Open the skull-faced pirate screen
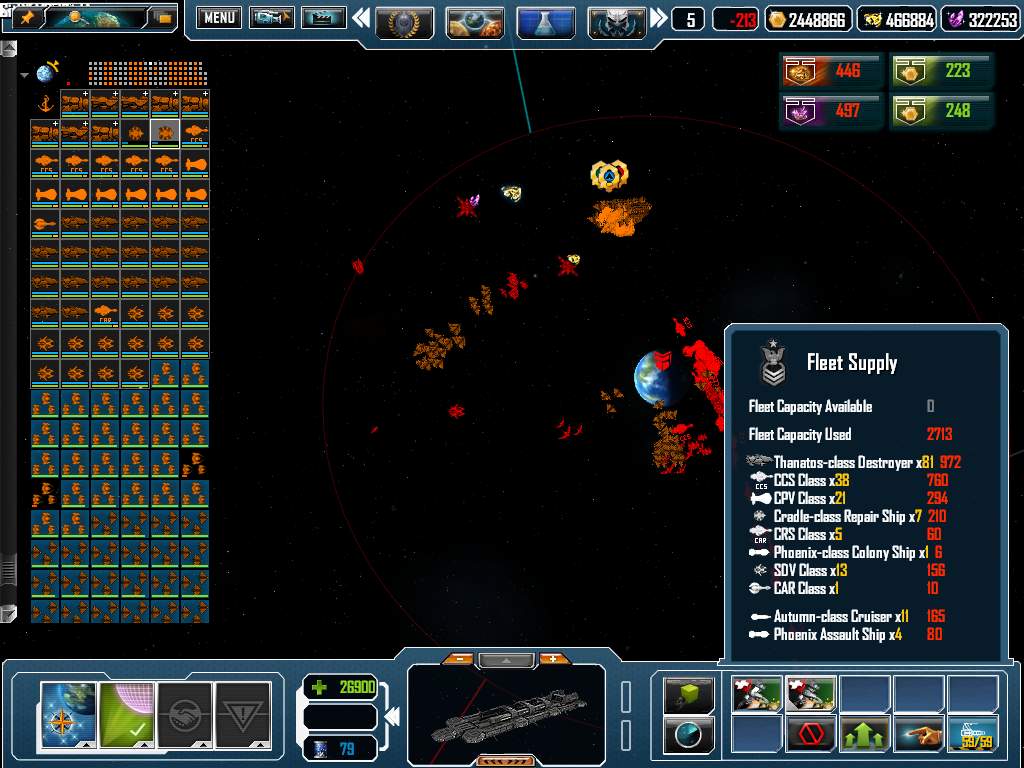1024x768 pixels. point(617,20)
